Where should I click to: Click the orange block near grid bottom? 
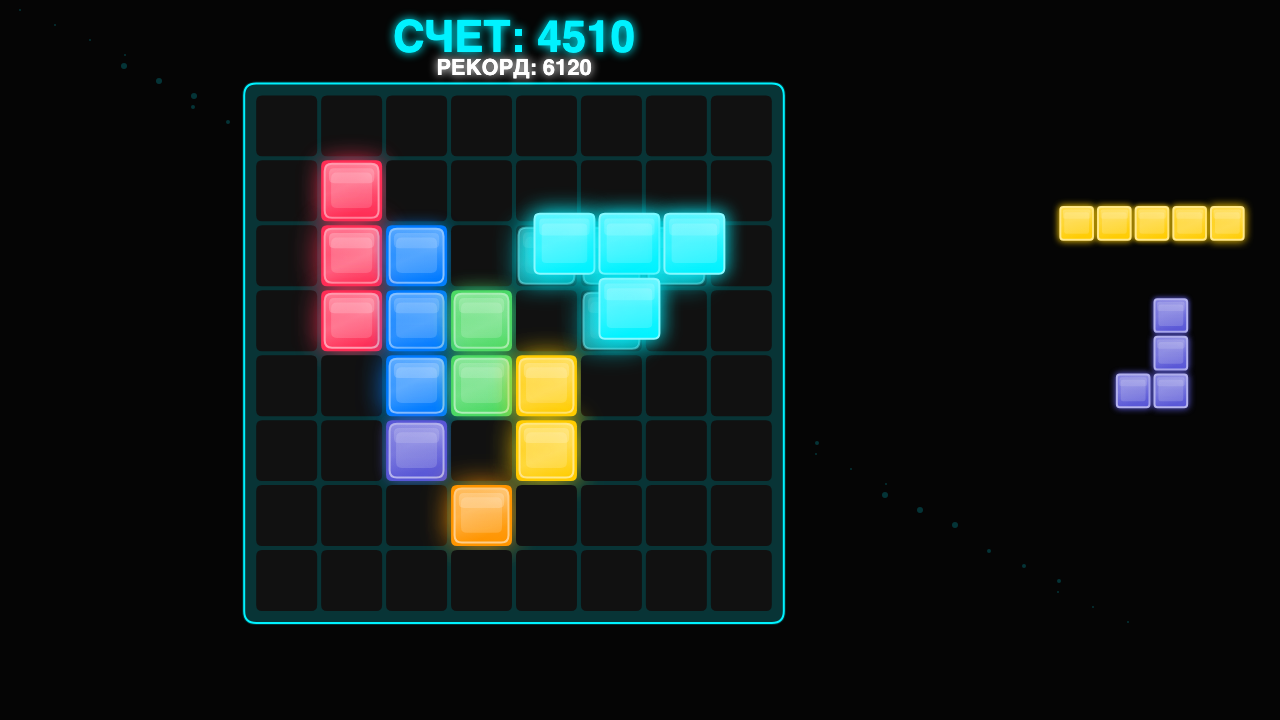point(481,517)
